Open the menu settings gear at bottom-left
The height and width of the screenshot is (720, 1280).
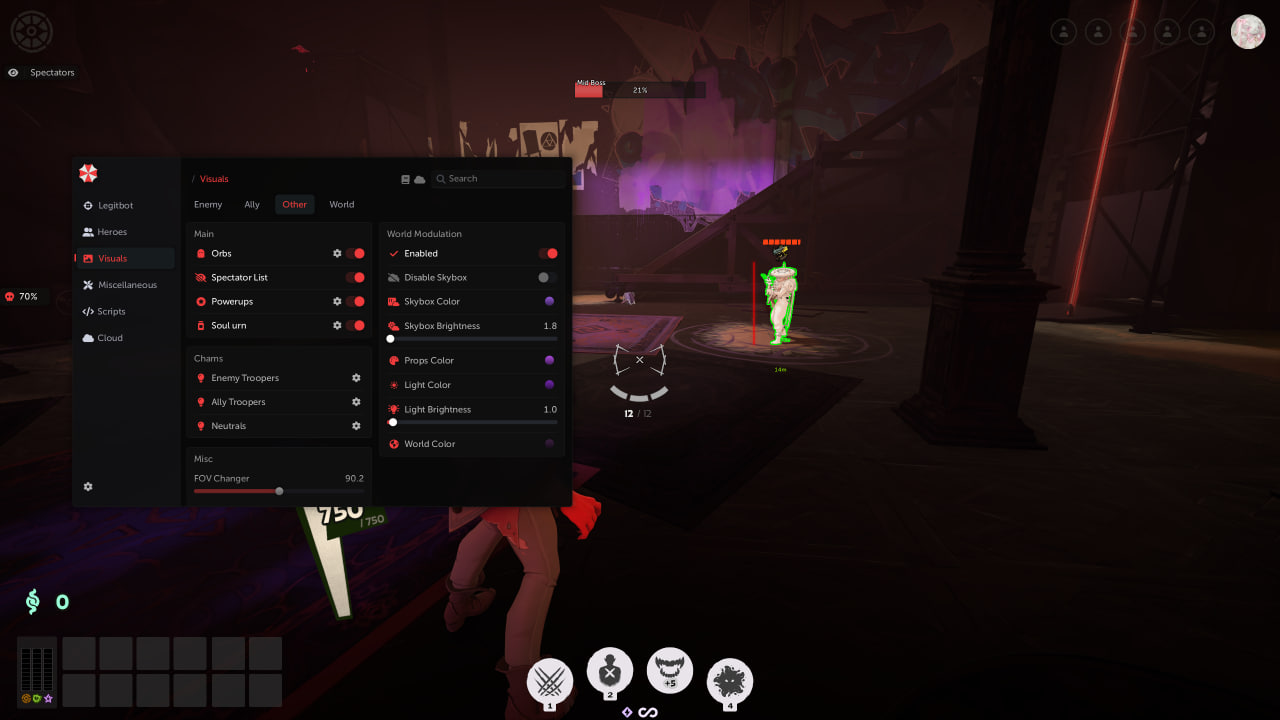(x=88, y=487)
